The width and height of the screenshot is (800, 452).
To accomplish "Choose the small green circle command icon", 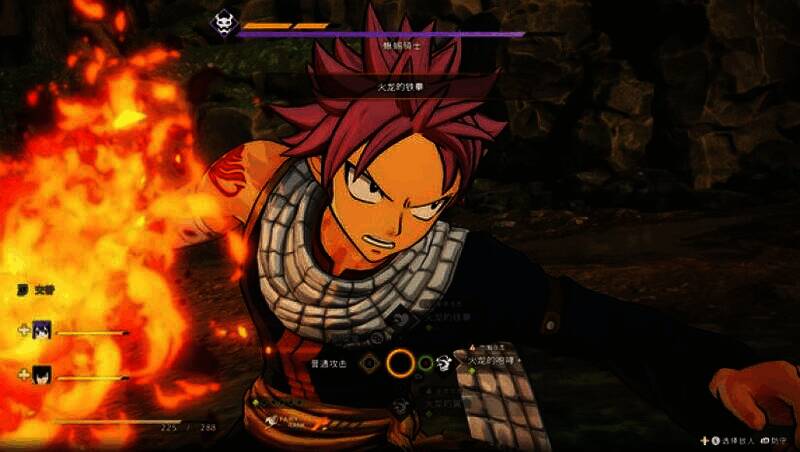I will point(425,362).
